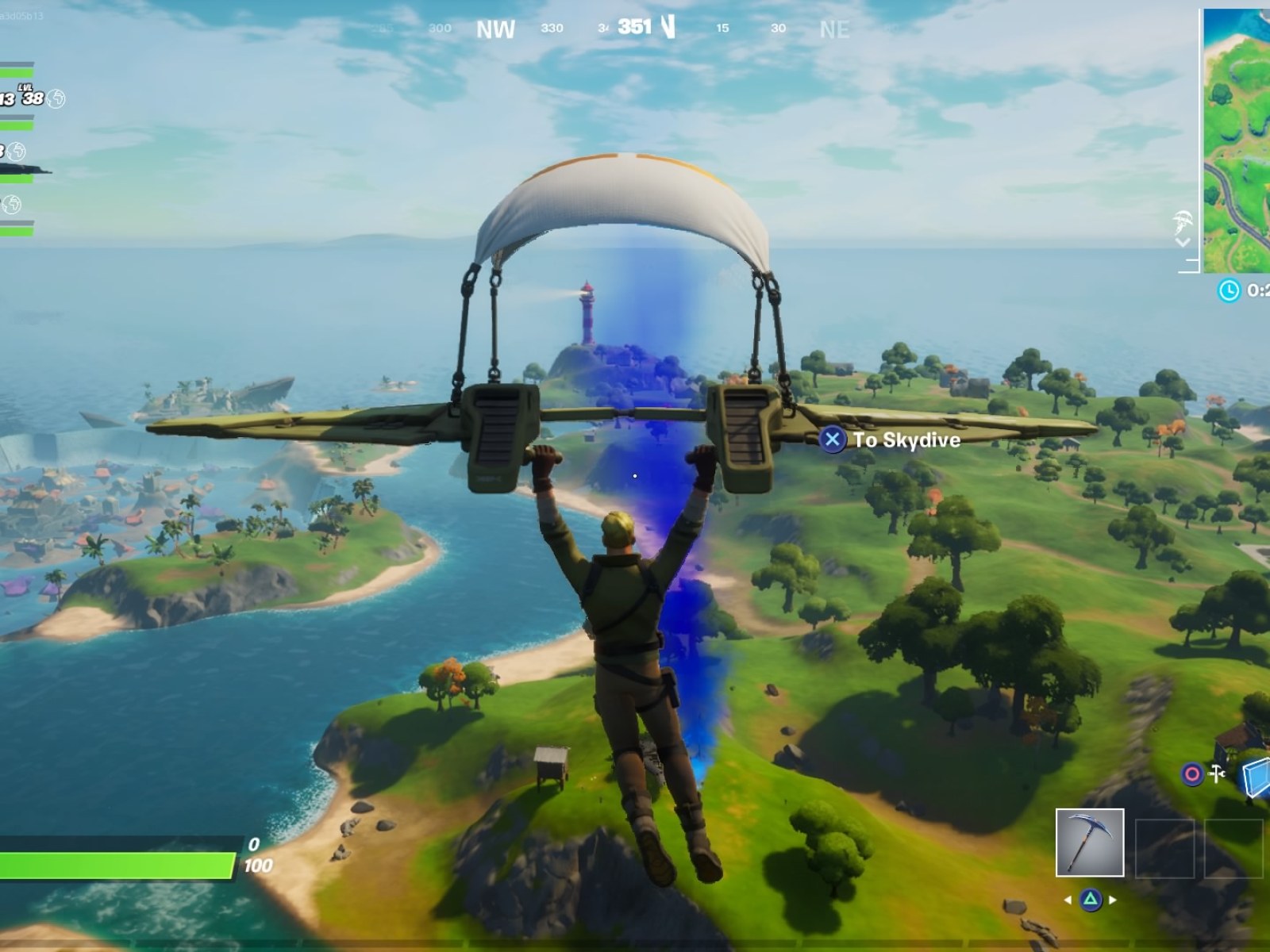Expand the chevron under the glider icon
1270x952 pixels.
pyautogui.click(x=1183, y=243)
